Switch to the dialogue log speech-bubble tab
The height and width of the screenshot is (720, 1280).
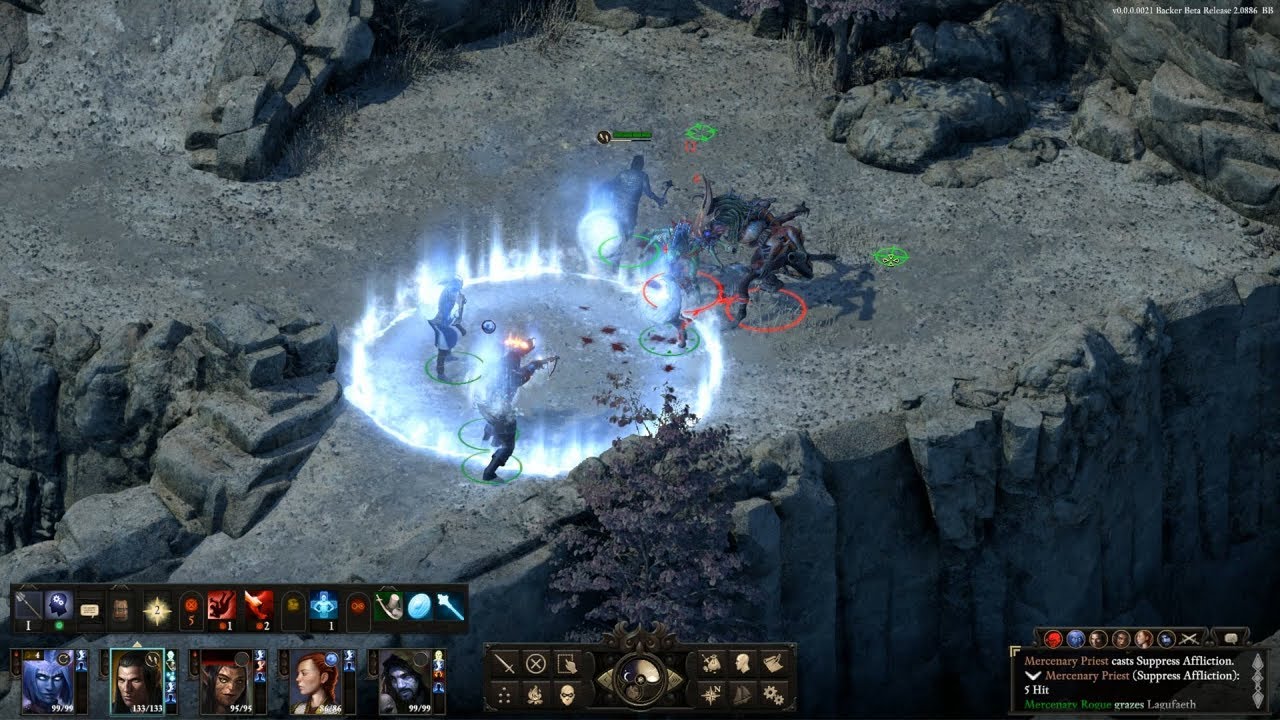pos(1229,637)
